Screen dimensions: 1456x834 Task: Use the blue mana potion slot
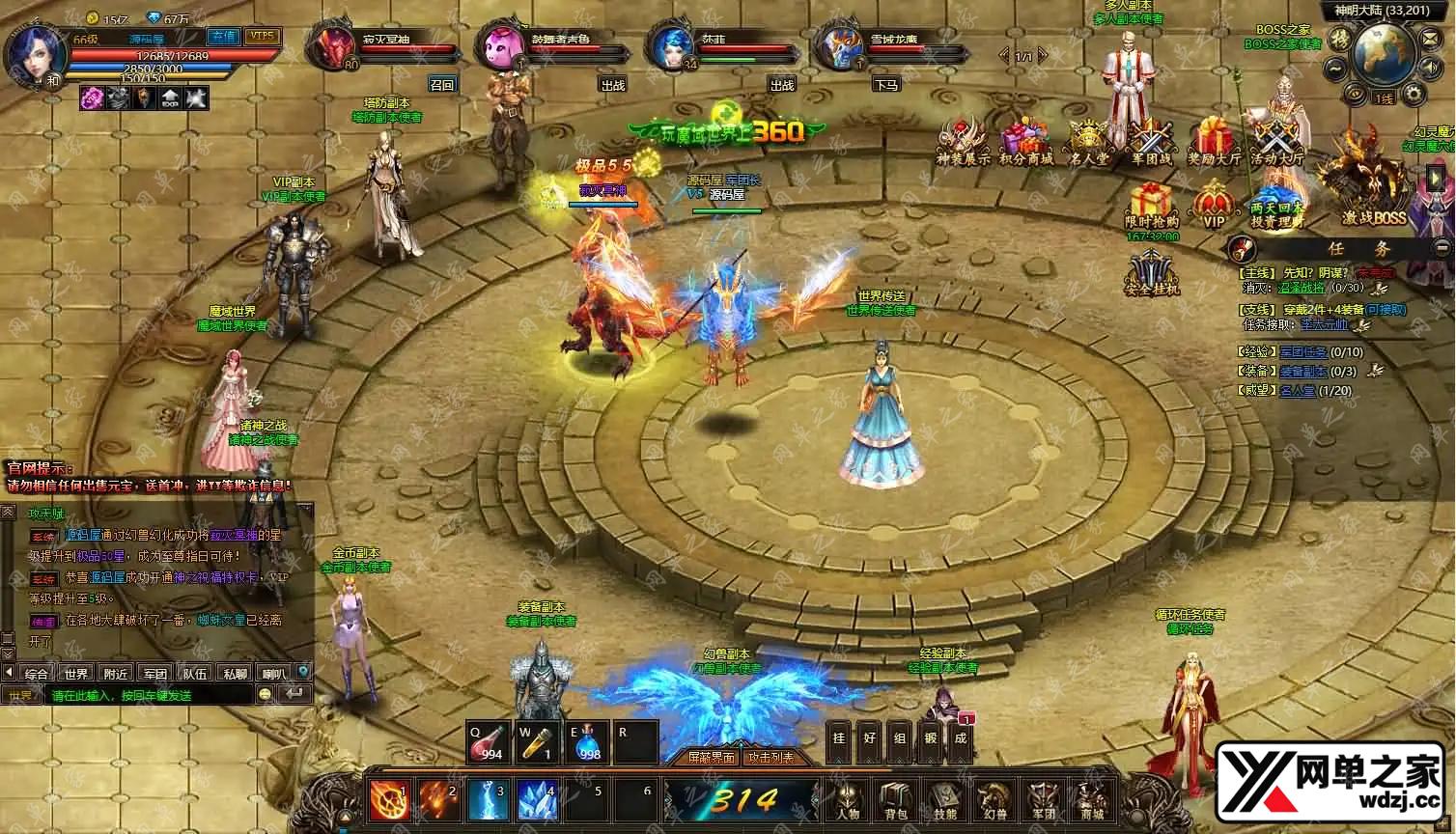click(587, 741)
